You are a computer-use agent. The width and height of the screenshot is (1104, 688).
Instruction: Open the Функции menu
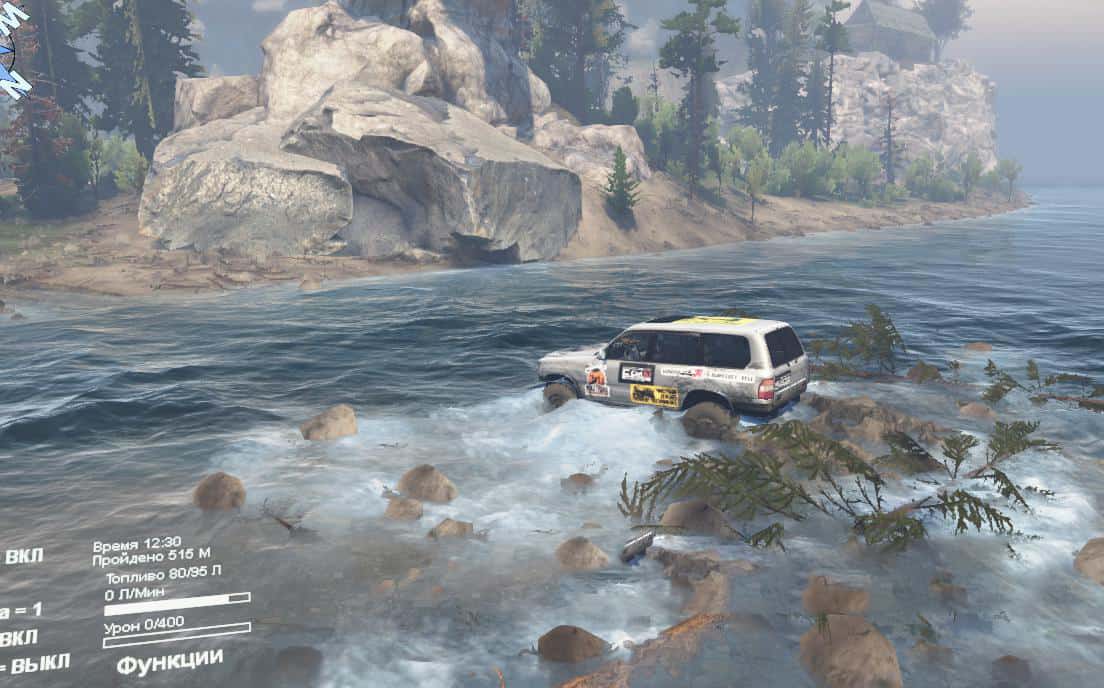(x=170, y=661)
